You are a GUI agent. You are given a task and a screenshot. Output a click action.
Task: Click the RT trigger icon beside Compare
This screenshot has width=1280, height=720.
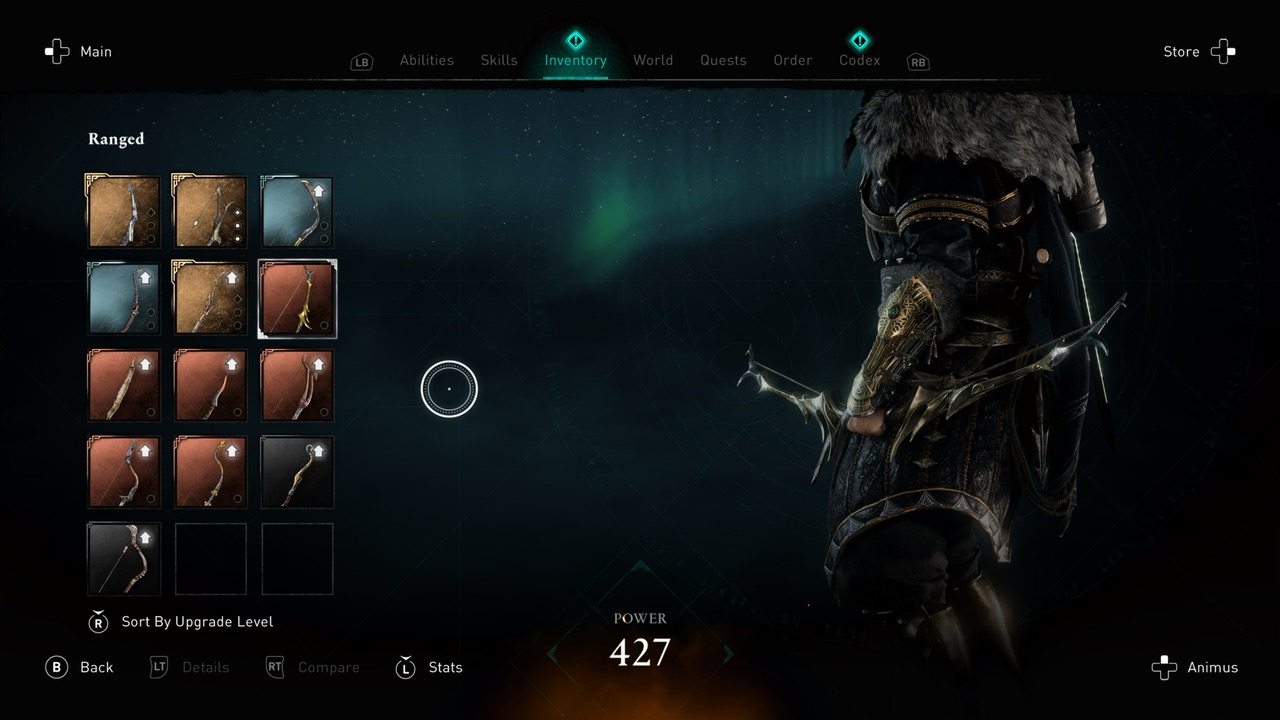coord(274,667)
